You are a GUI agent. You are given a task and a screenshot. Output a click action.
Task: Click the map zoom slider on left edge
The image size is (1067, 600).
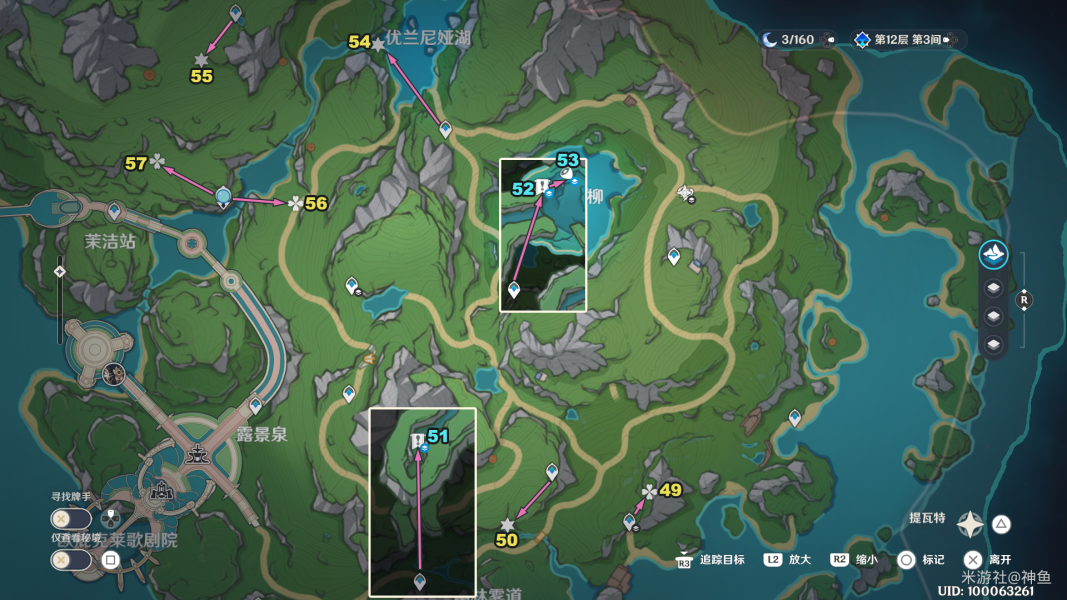tap(60, 270)
